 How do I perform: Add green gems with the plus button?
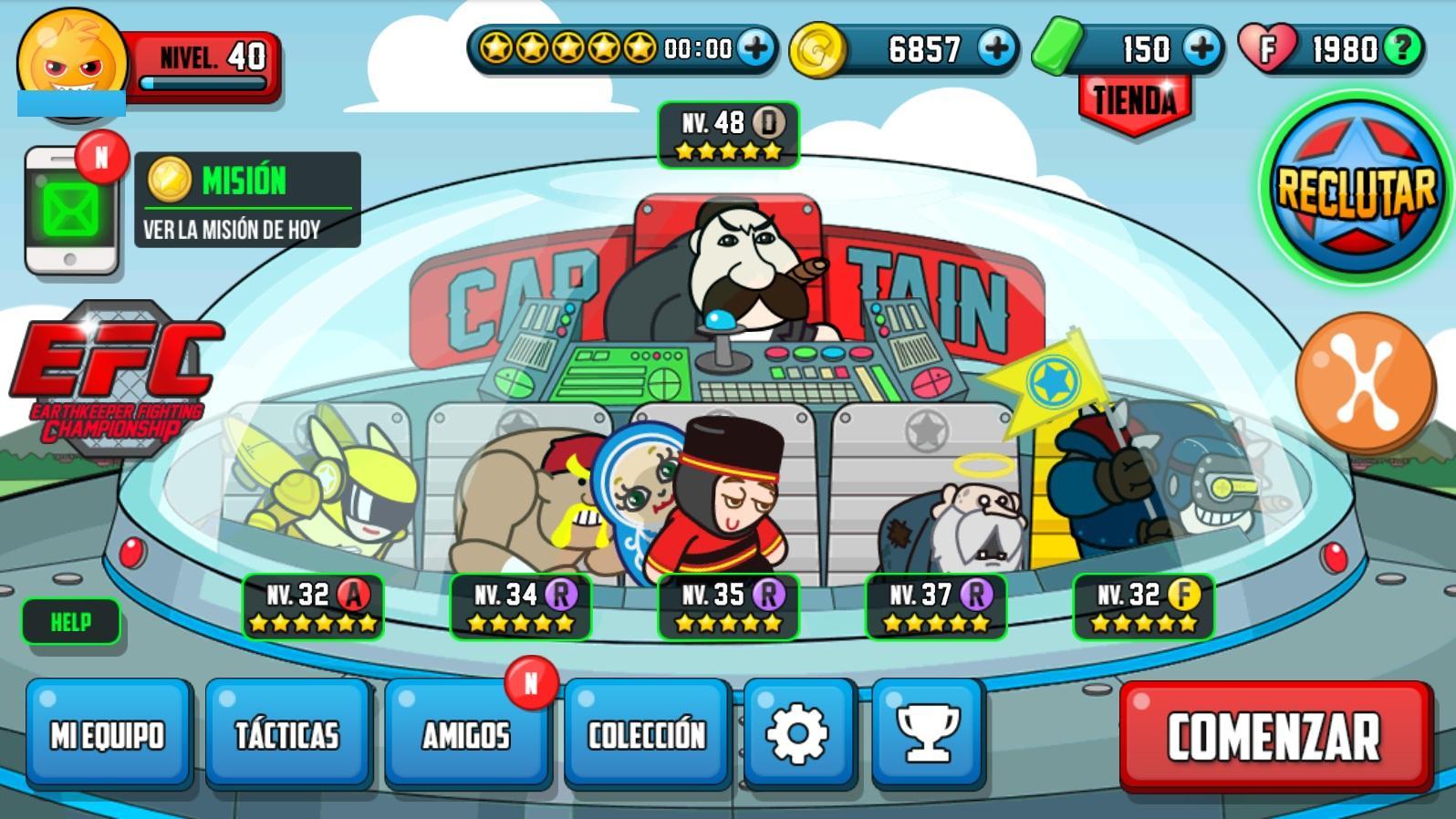point(1202,47)
